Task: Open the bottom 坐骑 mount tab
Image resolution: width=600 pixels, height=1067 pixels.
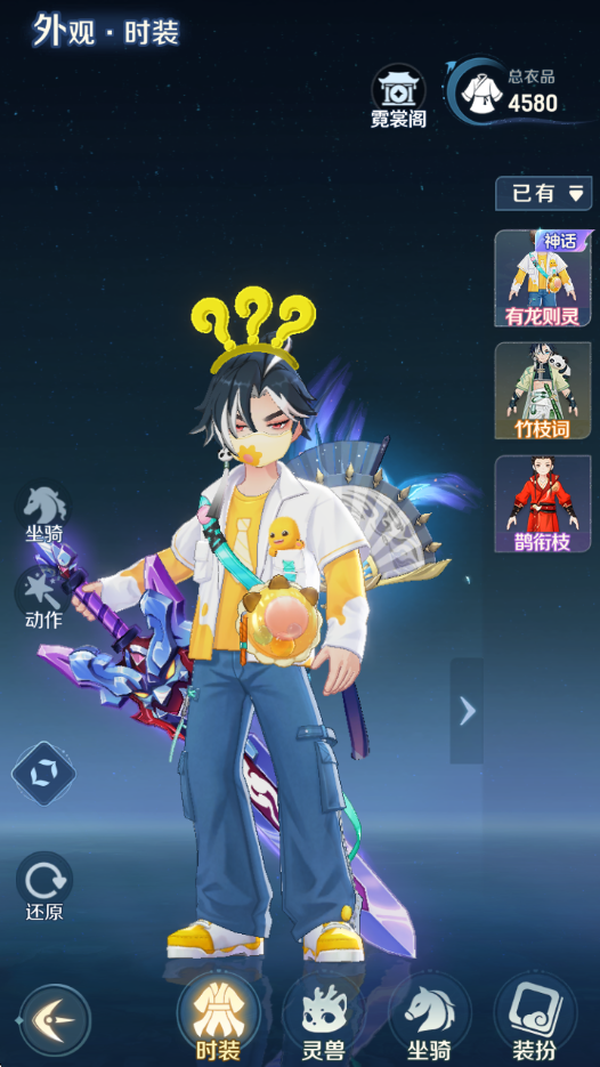Action: tap(429, 1020)
